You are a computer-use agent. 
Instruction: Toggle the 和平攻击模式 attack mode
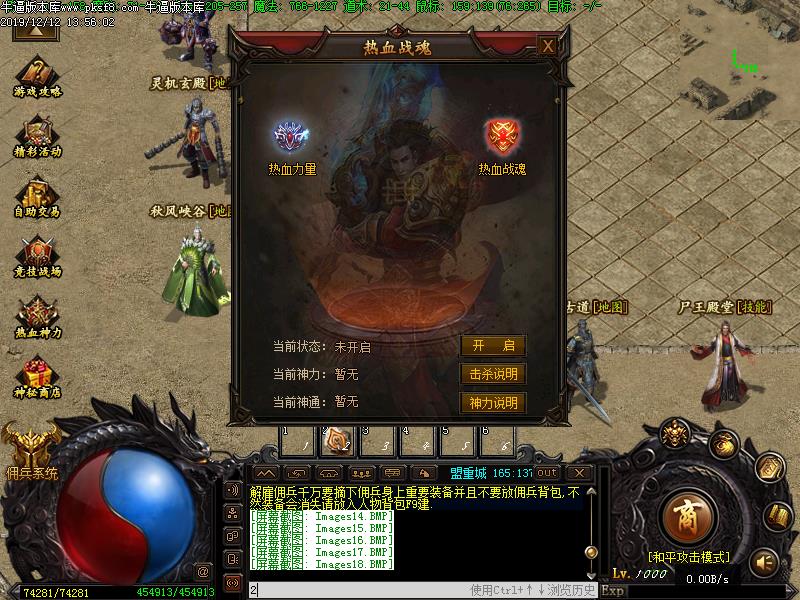click(x=689, y=556)
